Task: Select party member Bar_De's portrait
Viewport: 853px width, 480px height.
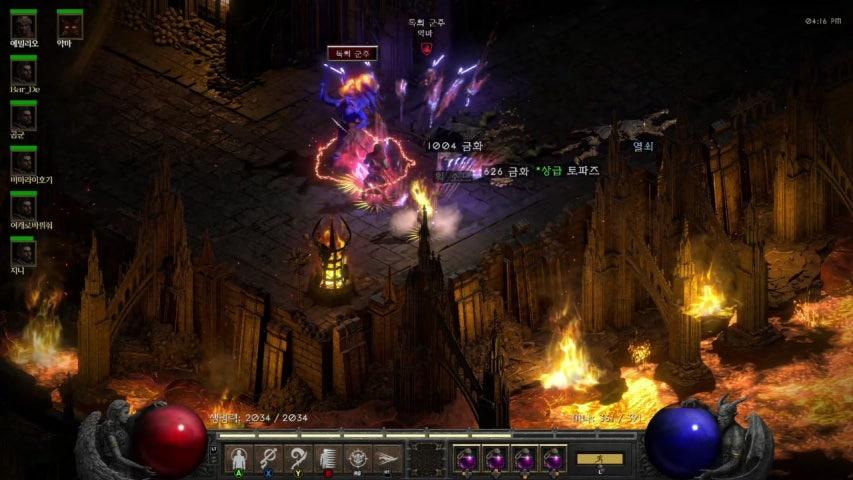Action: pyautogui.click(x=23, y=70)
